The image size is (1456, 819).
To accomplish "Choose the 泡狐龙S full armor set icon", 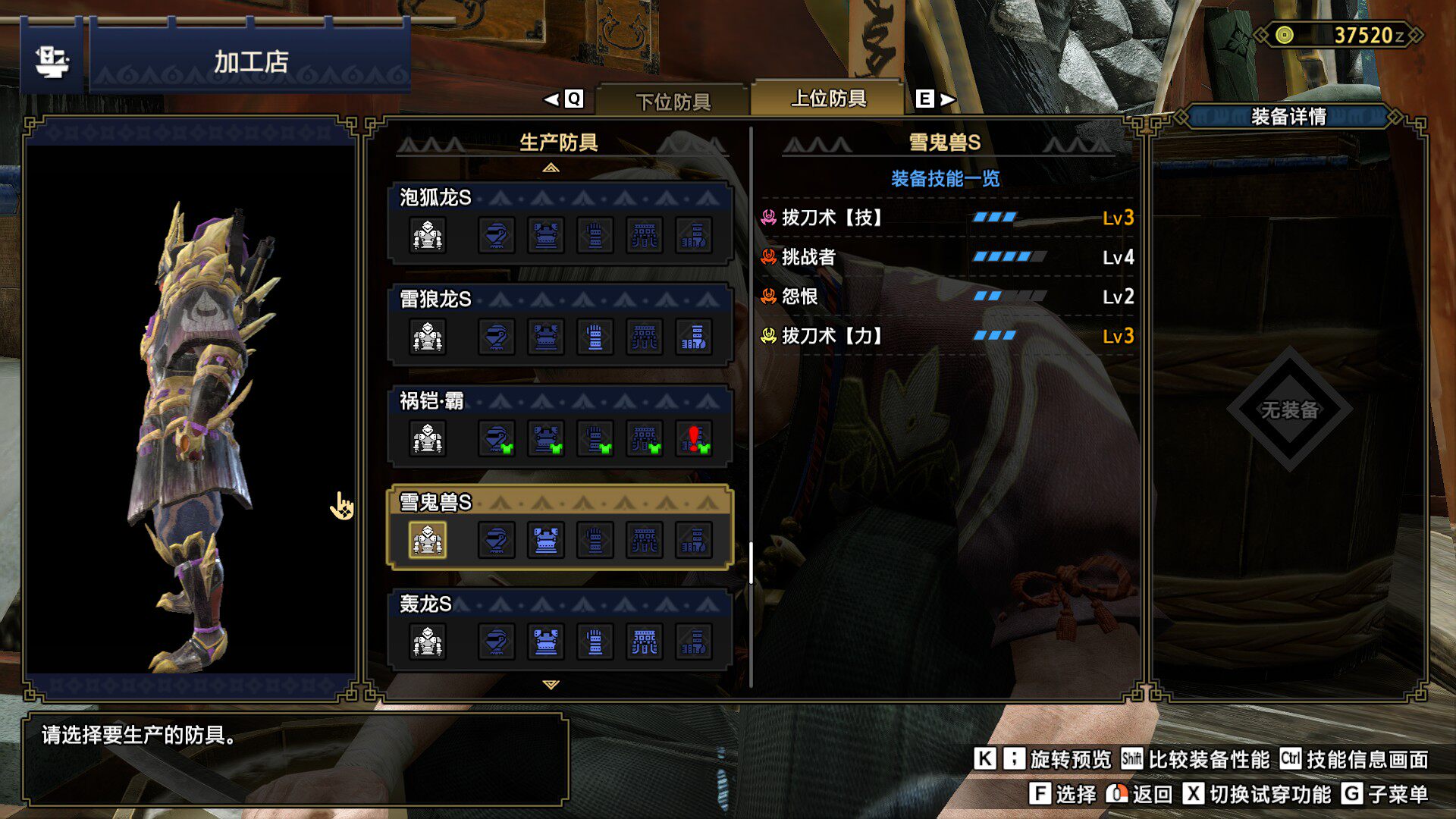I will click(x=428, y=235).
